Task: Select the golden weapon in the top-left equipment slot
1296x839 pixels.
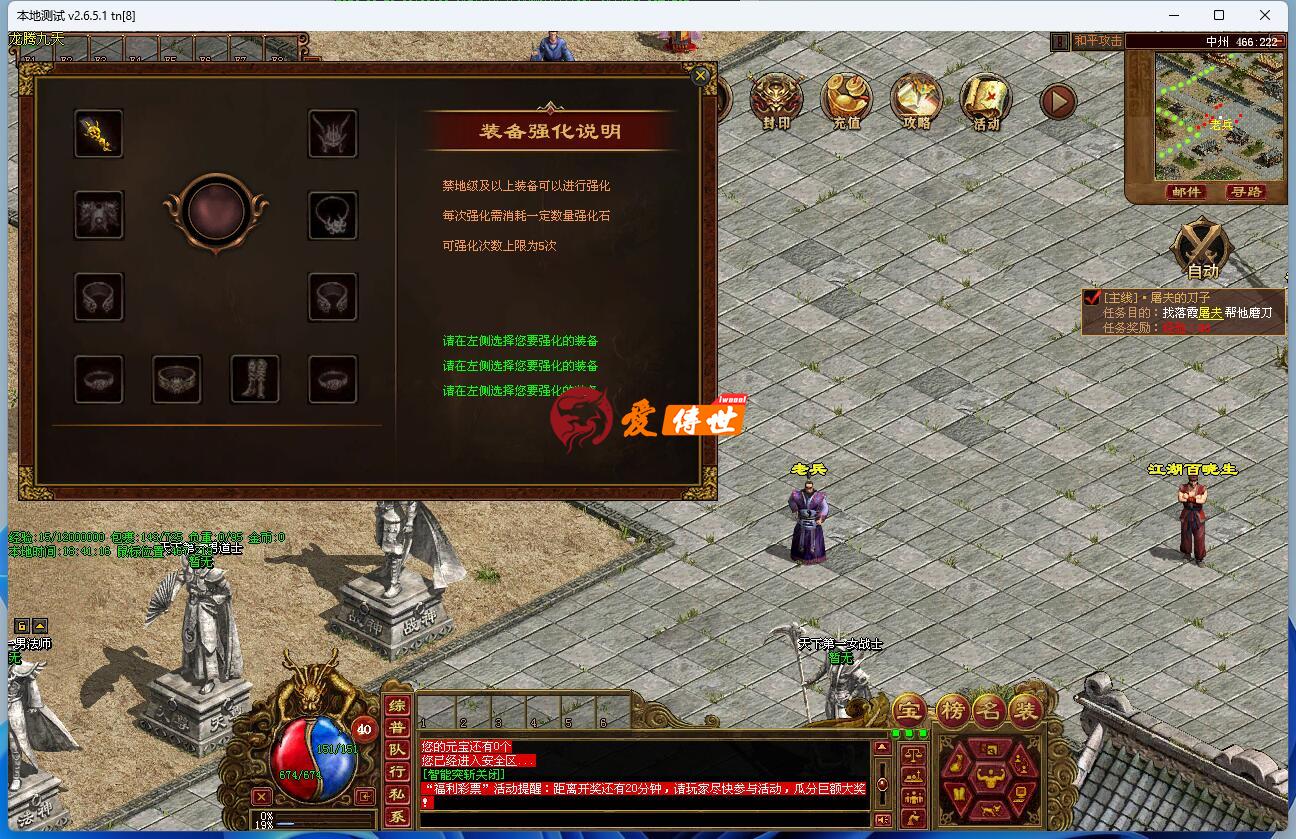Action: click(x=98, y=133)
